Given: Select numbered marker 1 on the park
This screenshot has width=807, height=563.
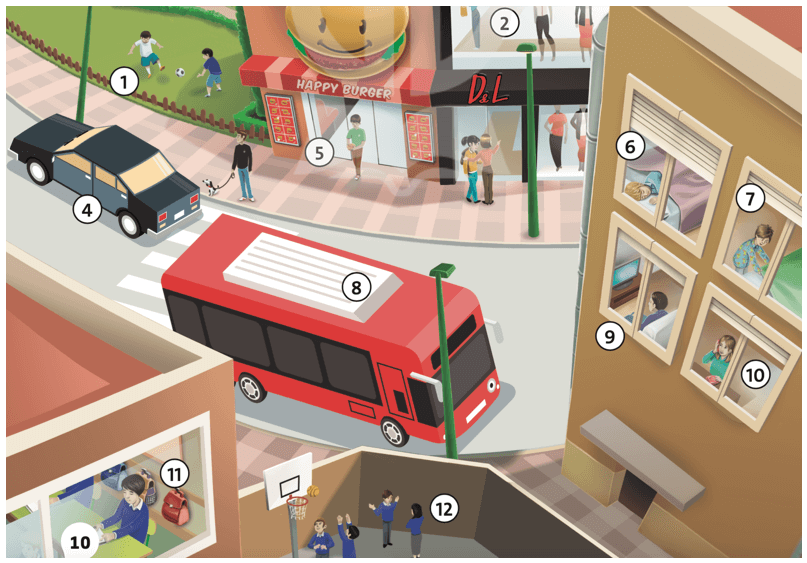Looking at the screenshot, I should pos(124,81).
